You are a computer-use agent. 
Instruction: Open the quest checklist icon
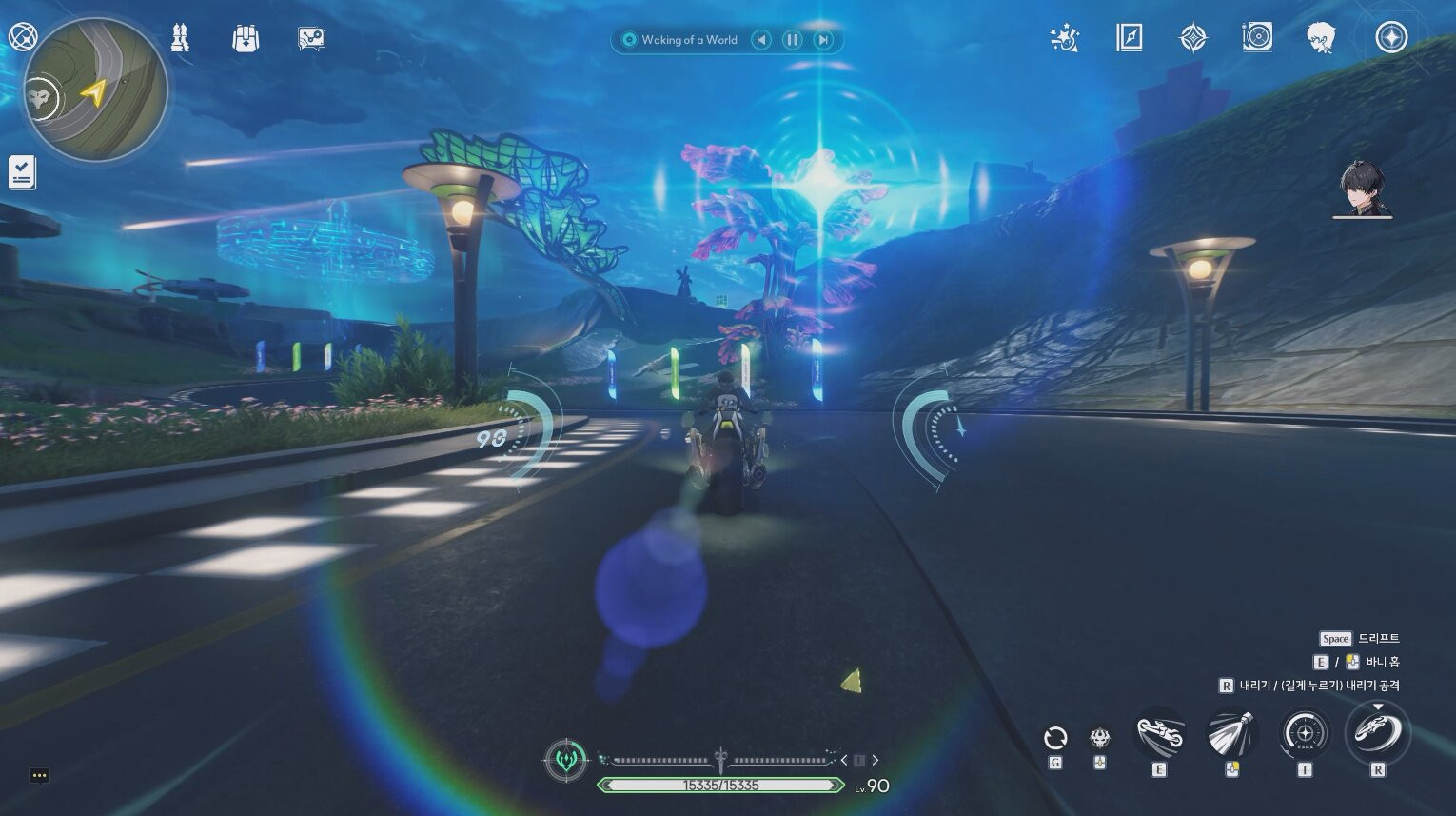tap(22, 172)
